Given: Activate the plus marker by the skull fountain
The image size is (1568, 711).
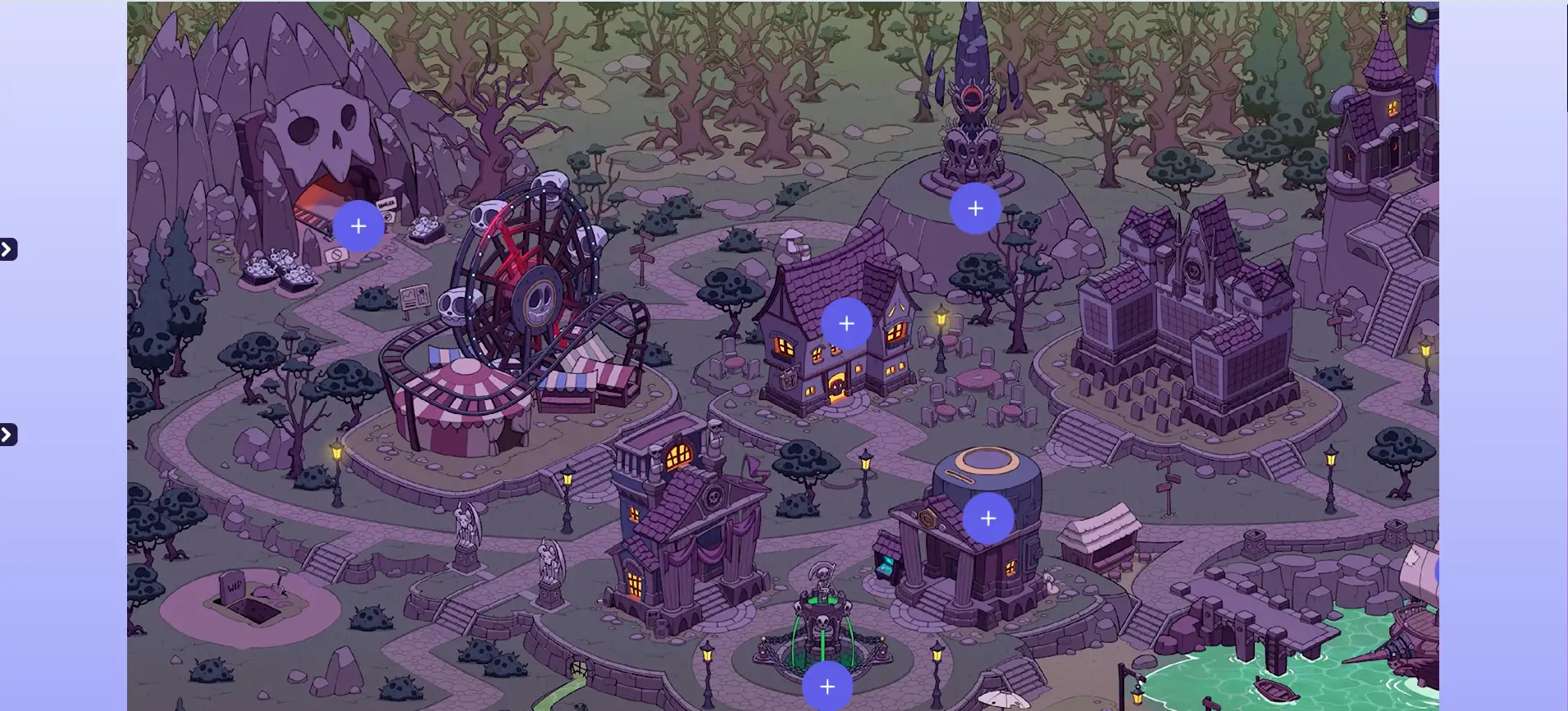Looking at the screenshot, I should [x=827, y=687].
